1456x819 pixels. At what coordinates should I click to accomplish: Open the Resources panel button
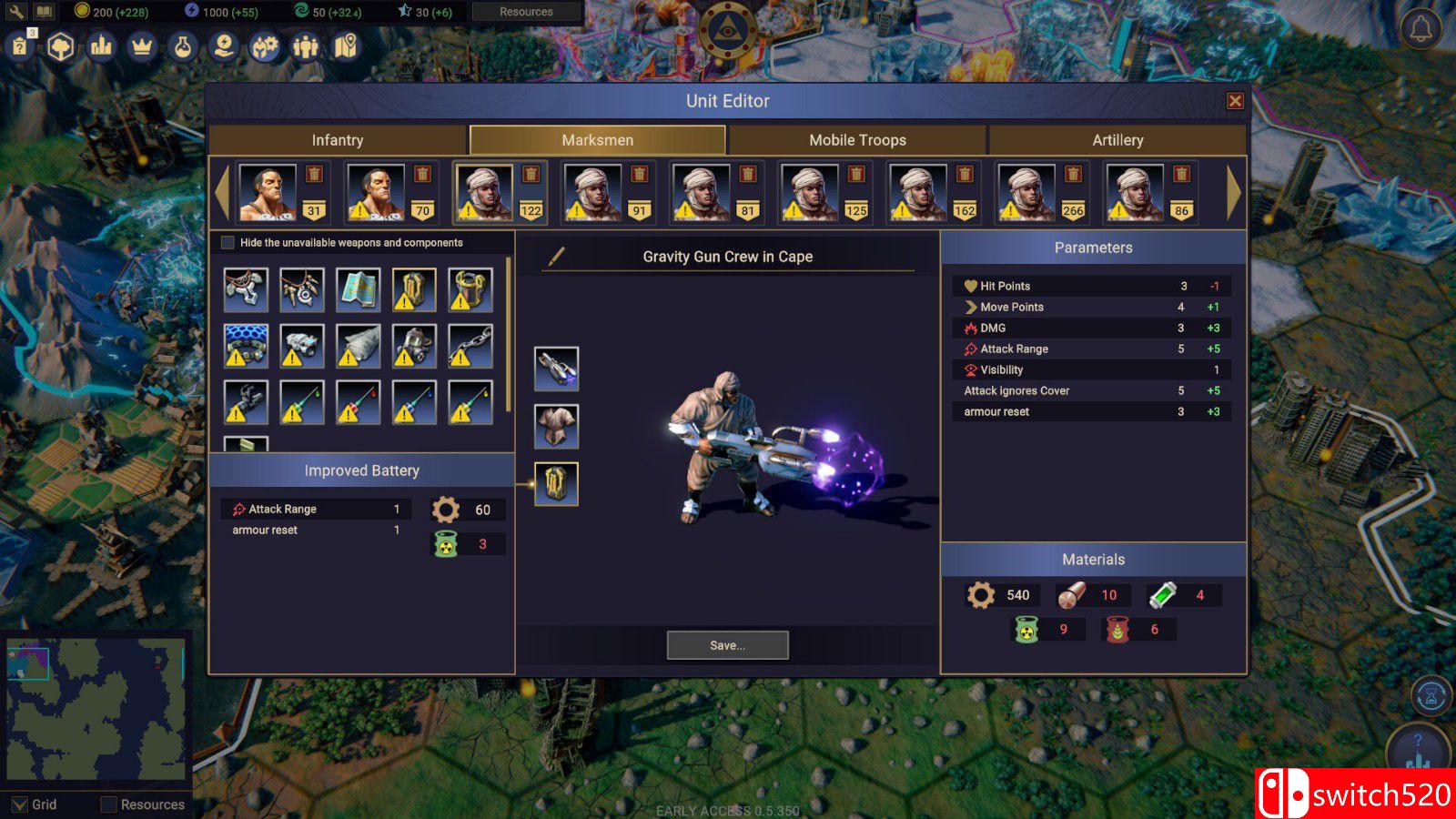[526, 12]
